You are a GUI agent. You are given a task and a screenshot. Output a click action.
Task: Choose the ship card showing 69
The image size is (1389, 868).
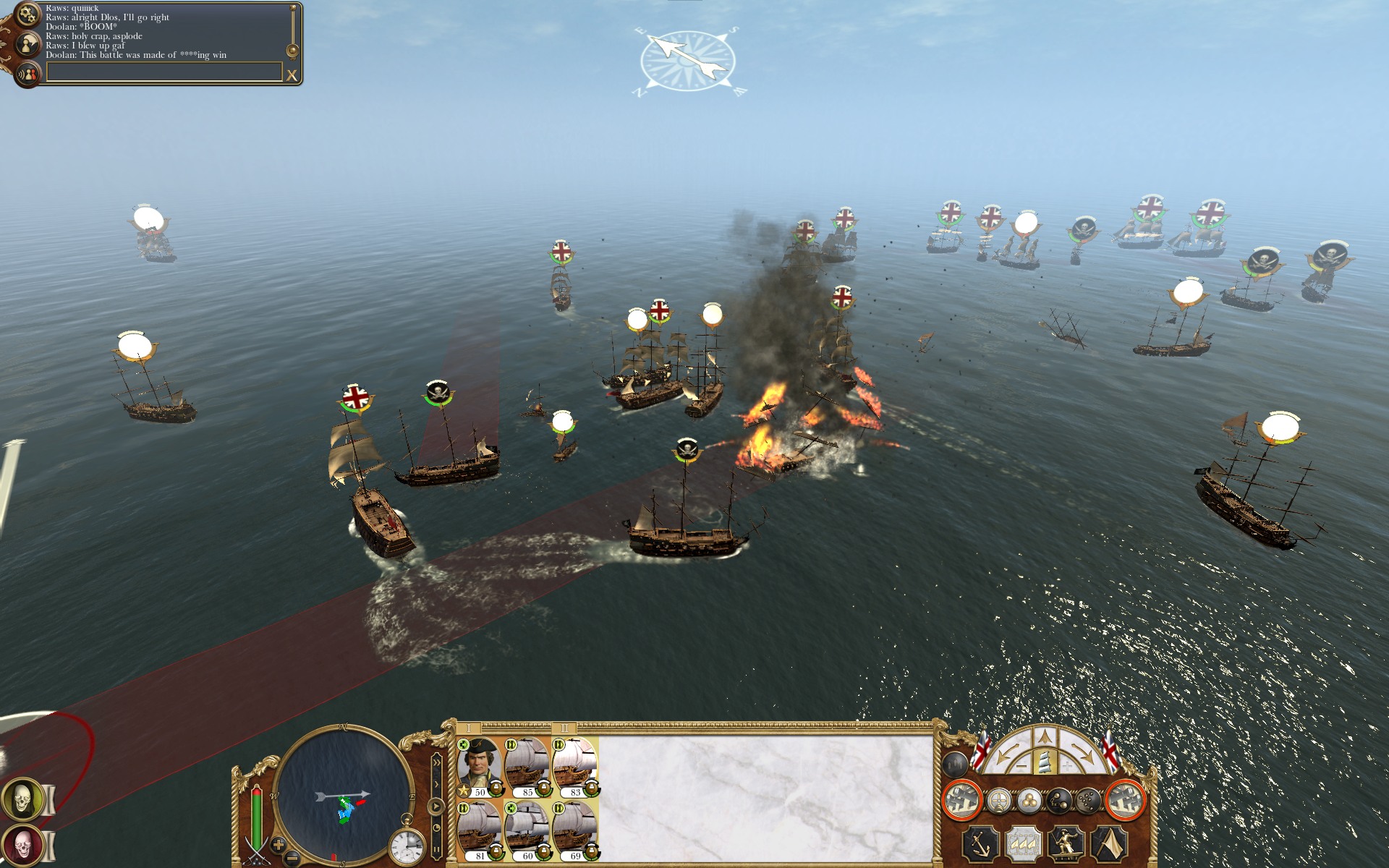click(x=574, y=830)
